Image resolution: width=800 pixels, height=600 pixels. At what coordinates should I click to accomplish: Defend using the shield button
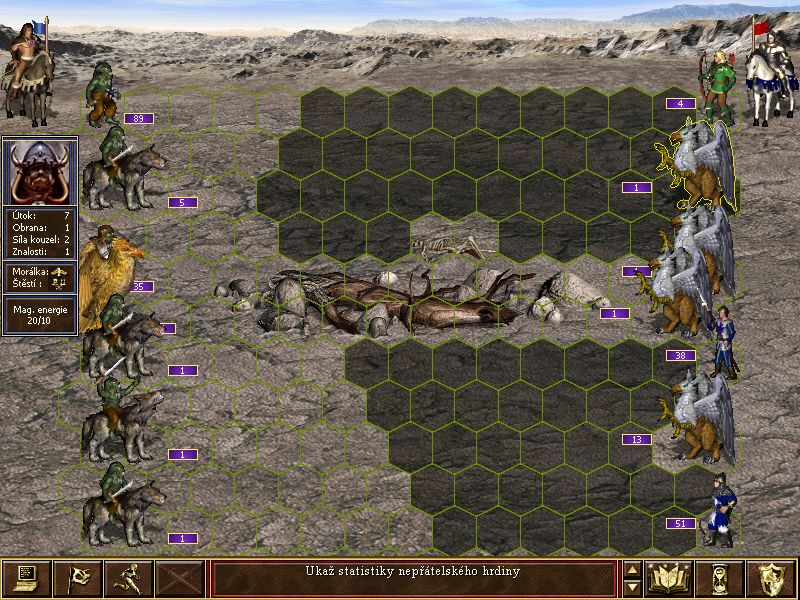pyautogui.click(x=772, y=578)
